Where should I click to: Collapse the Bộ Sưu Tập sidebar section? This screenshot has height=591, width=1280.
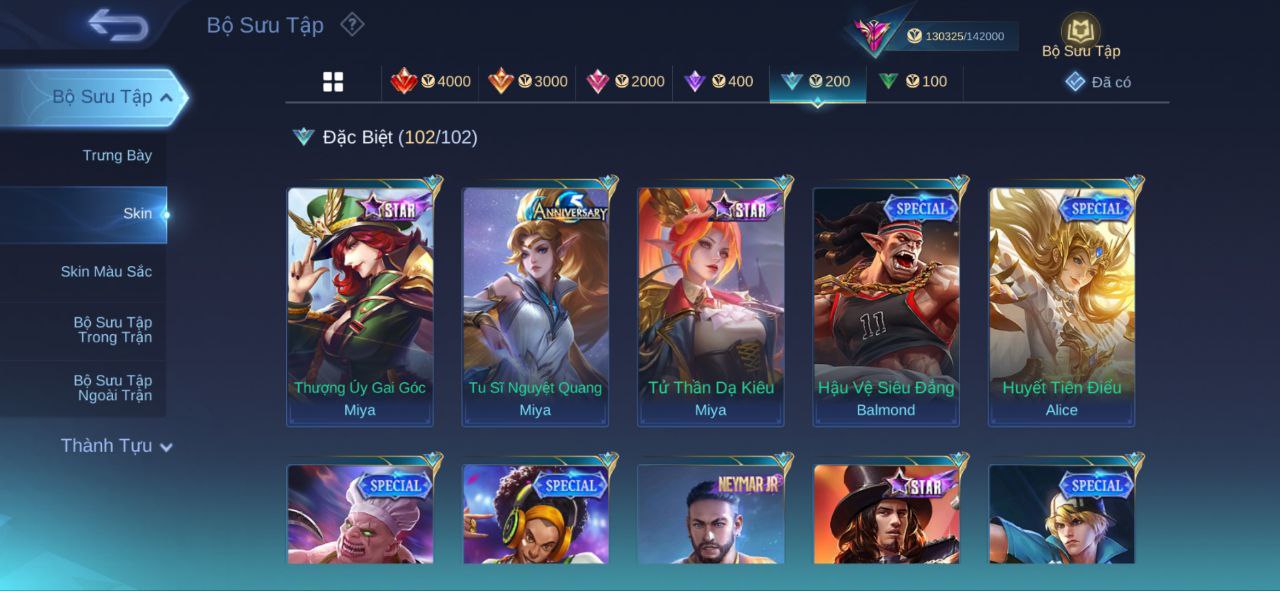[x=166, y=97]
